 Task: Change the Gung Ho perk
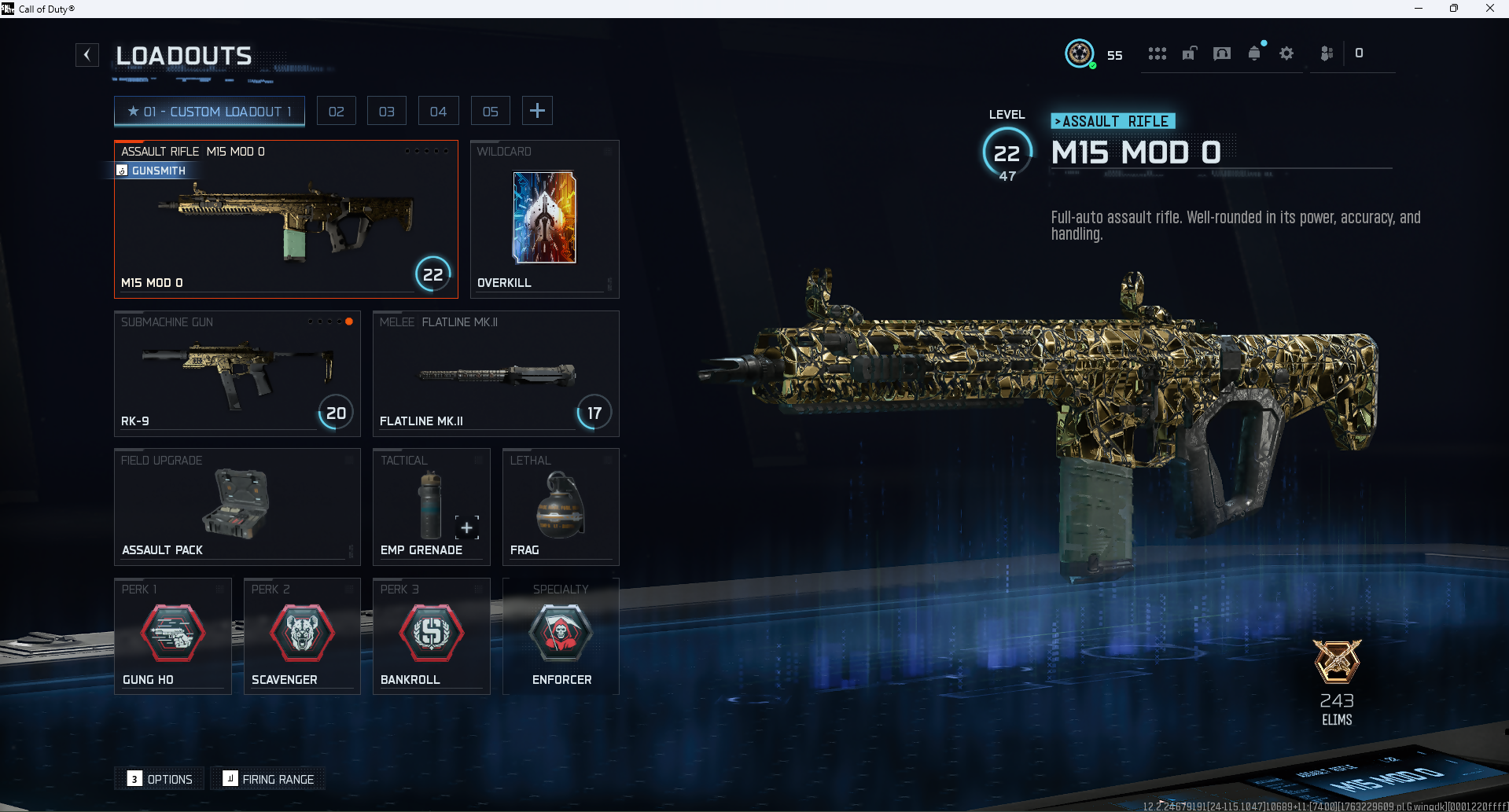(173, 636)
